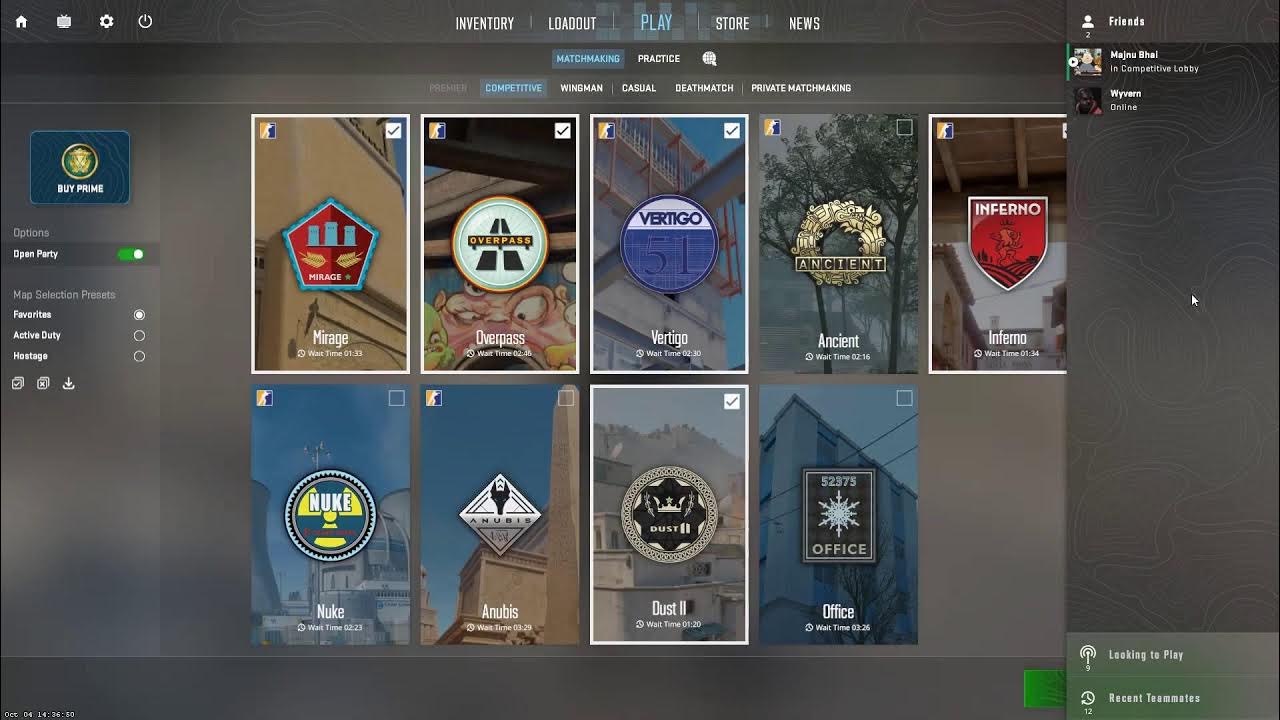Open the settings gear
Viewport: 1280px width, 720px height.
(106, 21)
